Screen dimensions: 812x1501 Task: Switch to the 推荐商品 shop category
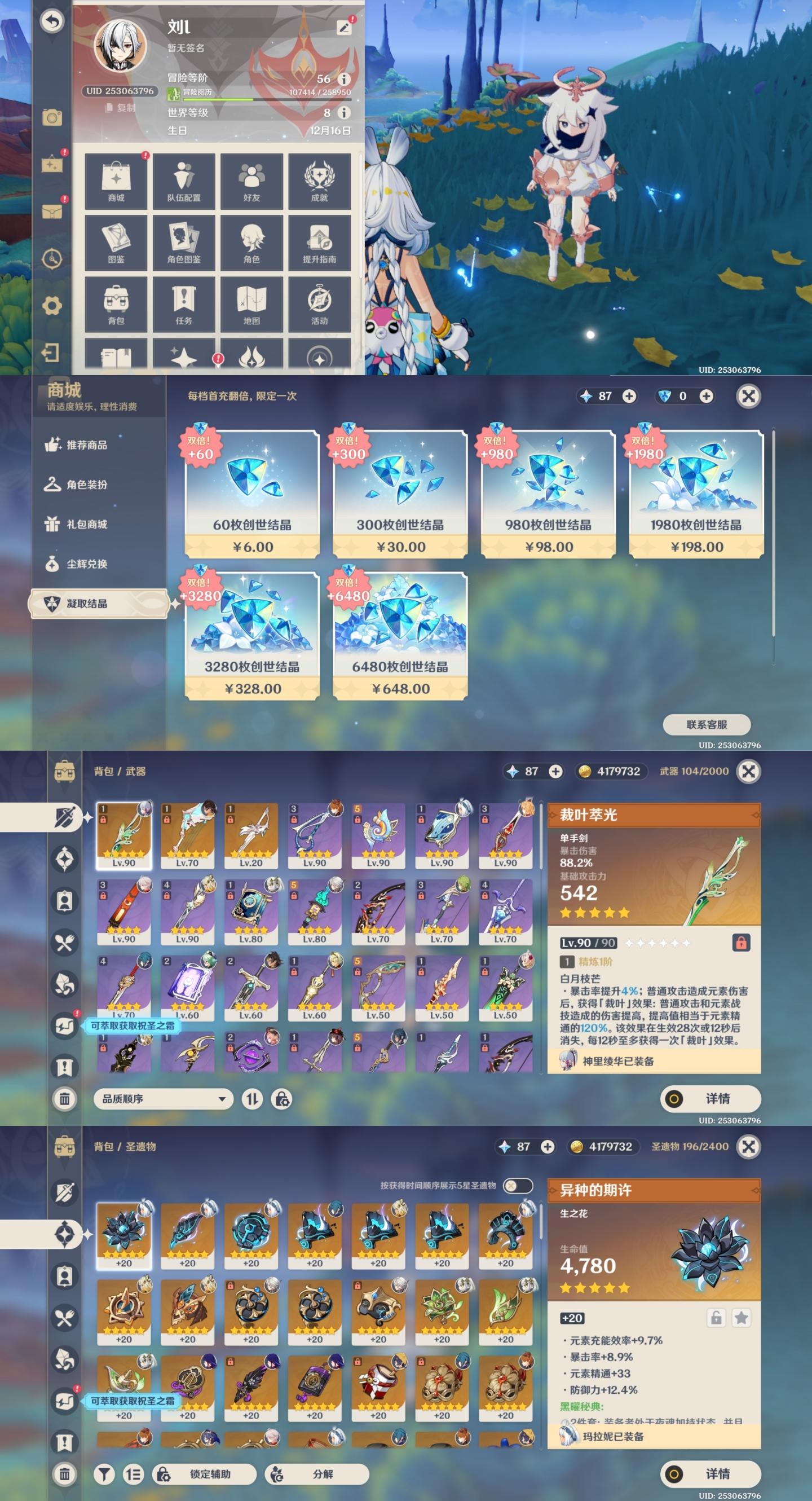tap(86, 445)
